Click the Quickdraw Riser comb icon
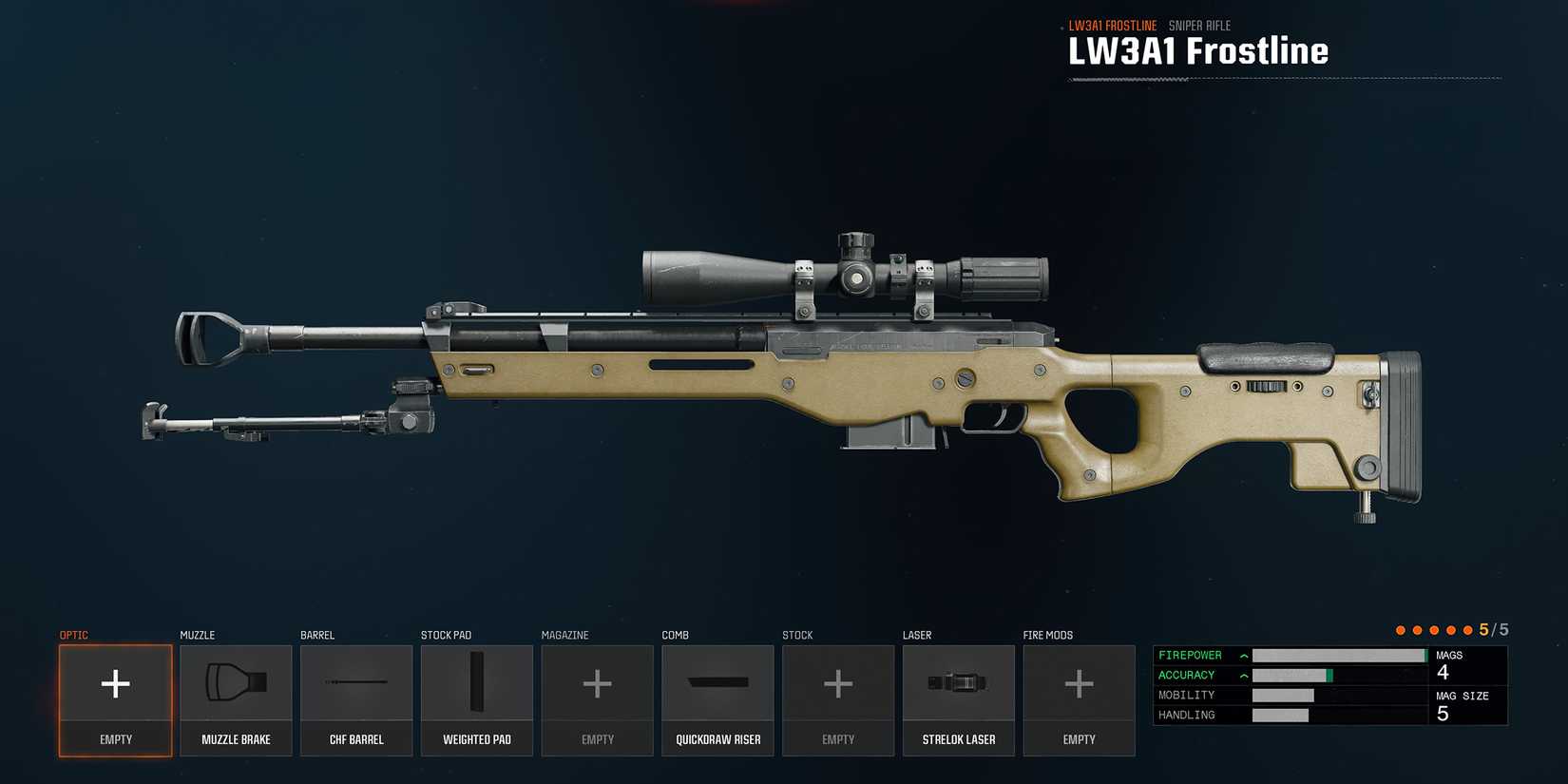 point(717,682)
